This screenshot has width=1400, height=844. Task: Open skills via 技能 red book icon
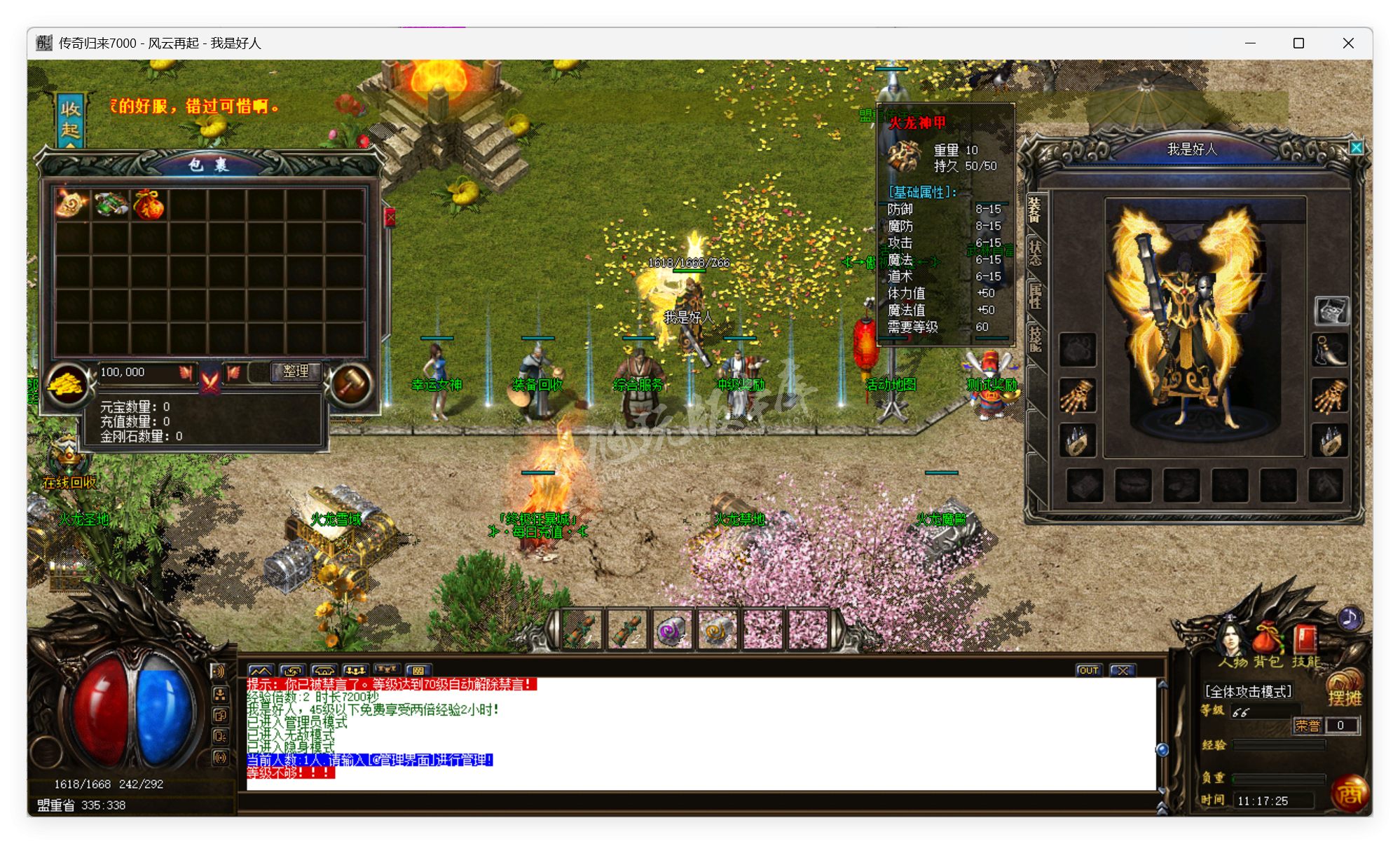pyautogui.click(x=1304, y=638)
